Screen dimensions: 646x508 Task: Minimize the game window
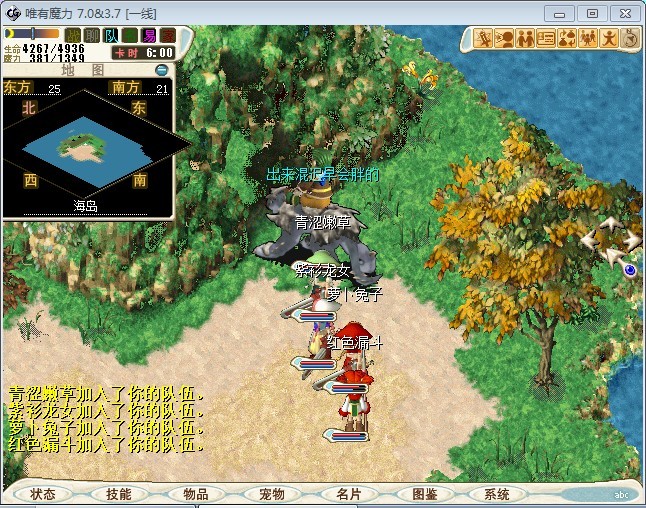point(565,13)
